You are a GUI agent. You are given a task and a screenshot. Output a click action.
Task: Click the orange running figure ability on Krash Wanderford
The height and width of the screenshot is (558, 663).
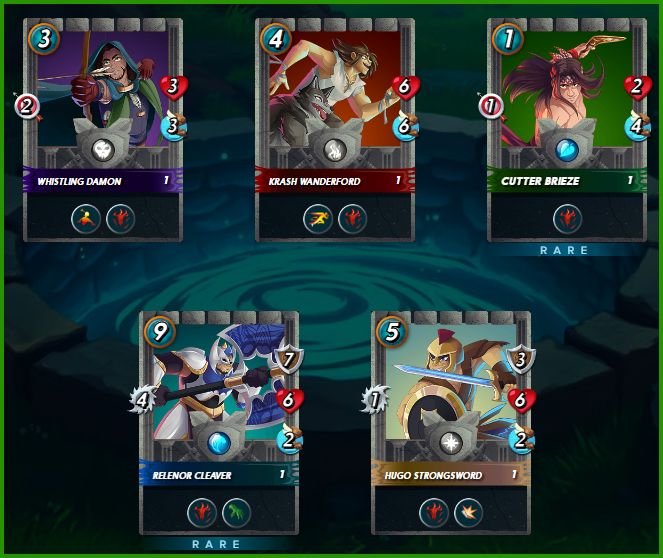point(318,217)
